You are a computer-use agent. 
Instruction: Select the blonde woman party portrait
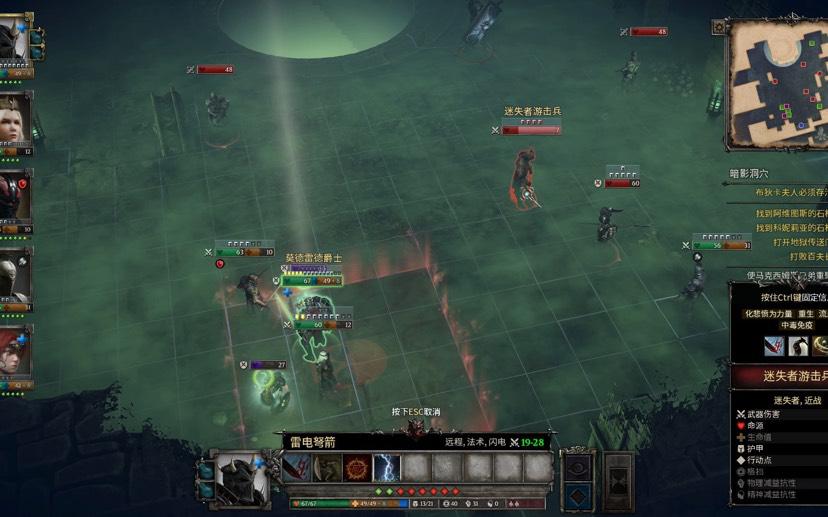tap(14, 120)
